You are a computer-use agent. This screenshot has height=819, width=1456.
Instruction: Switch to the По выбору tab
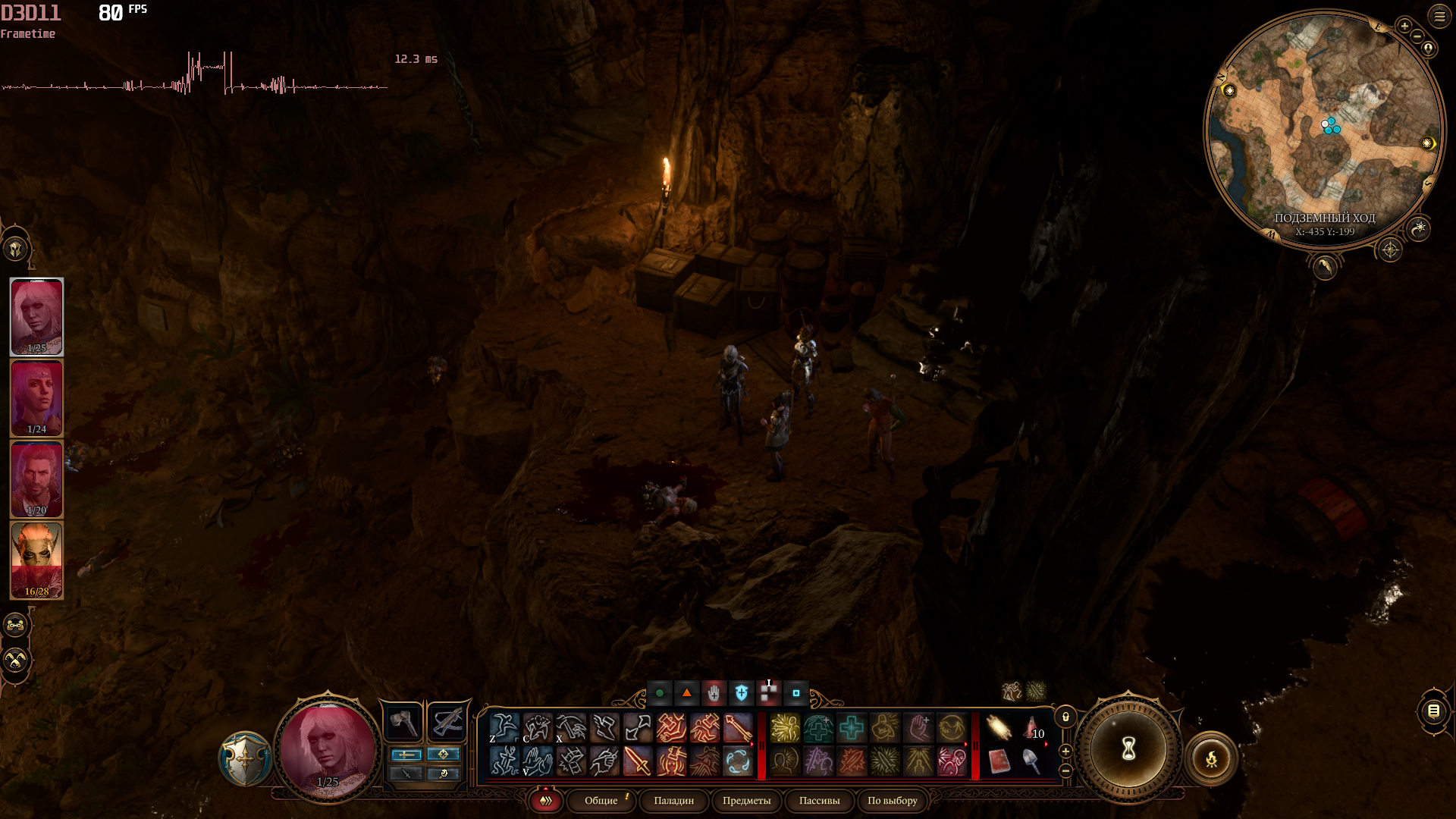click(x=892, y=801)
